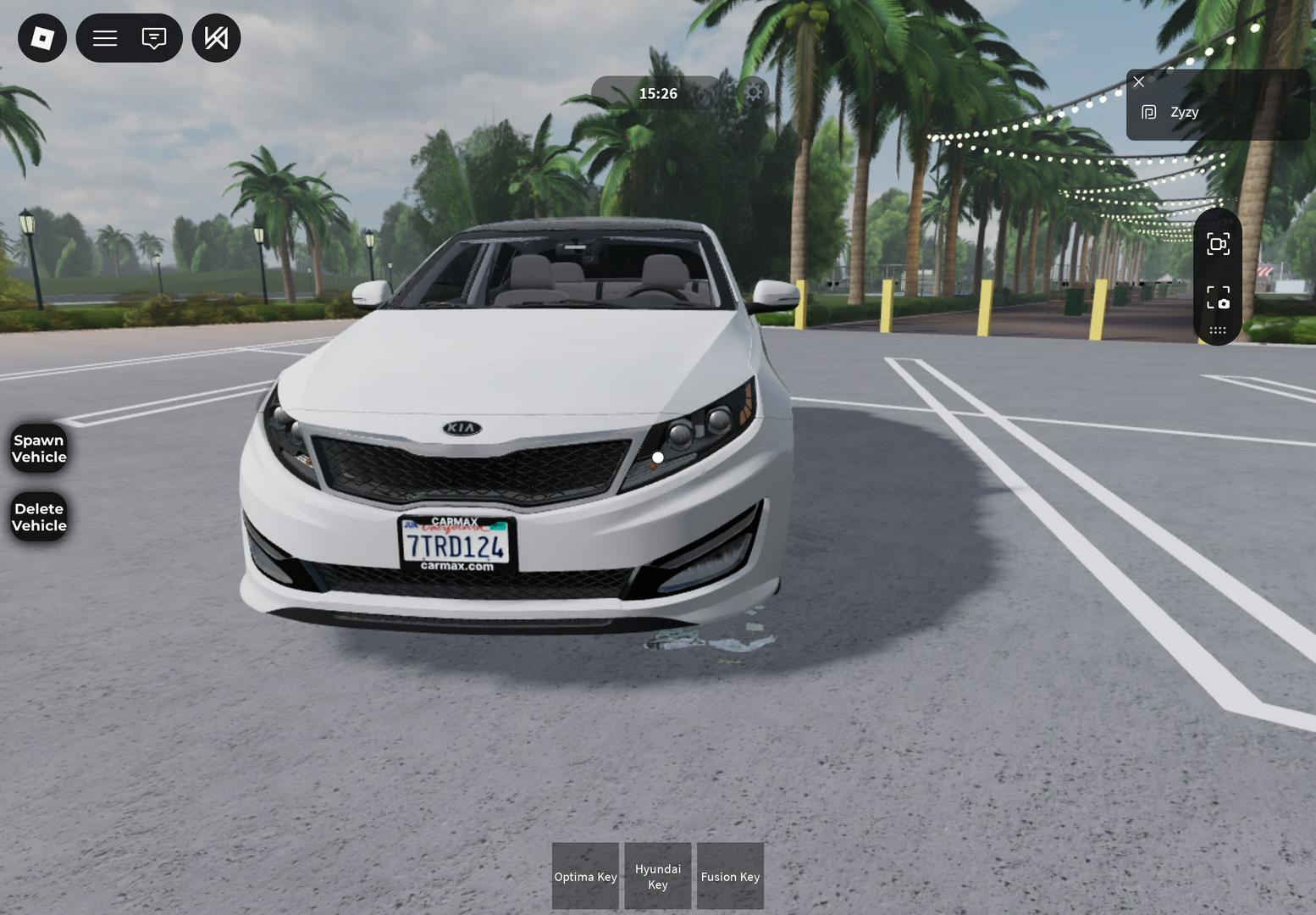The width and height of the screenshot is (1316, 915).
Task: Open the gear settings icon
Action: [753, 92]
